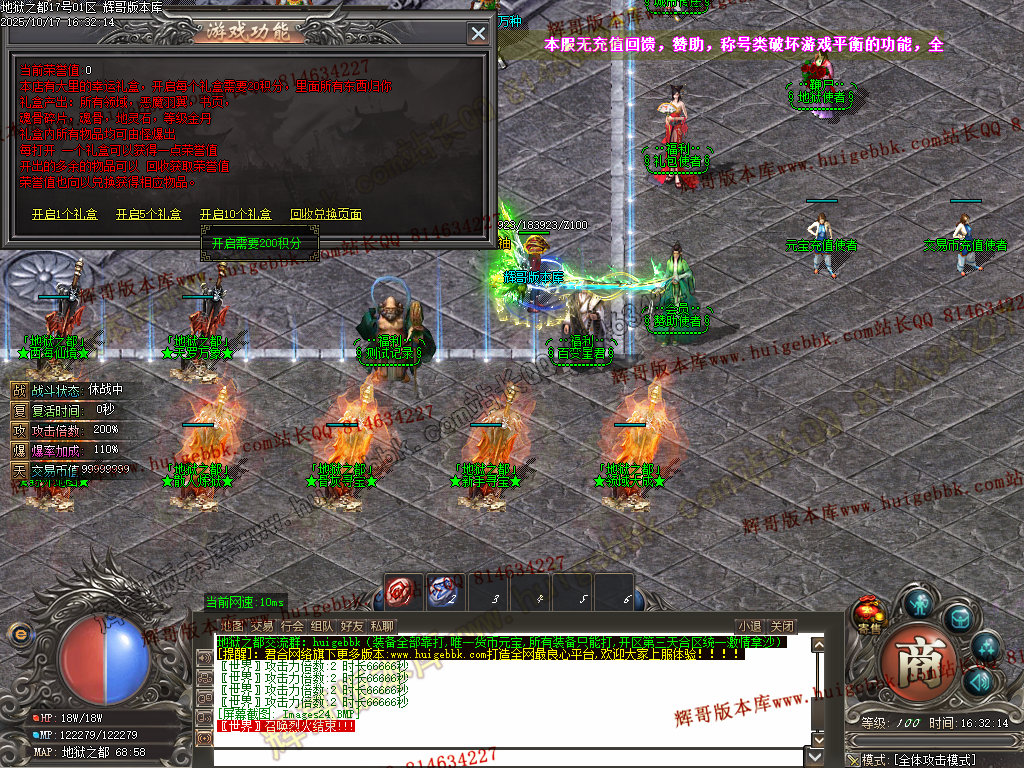1024x768 pixels.
Task: Click the 关闭 exit button
Action: [x=782, y=626]
